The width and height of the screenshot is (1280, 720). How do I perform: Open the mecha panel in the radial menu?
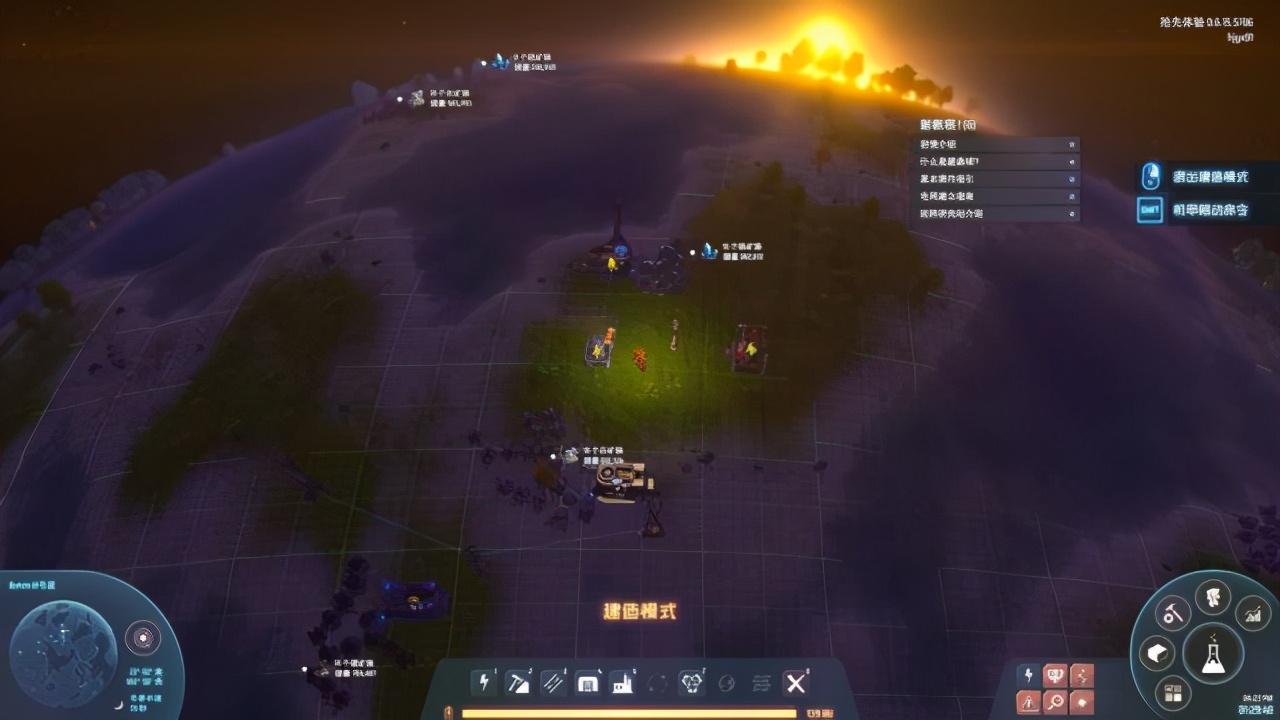click(x=1212, y=598)
